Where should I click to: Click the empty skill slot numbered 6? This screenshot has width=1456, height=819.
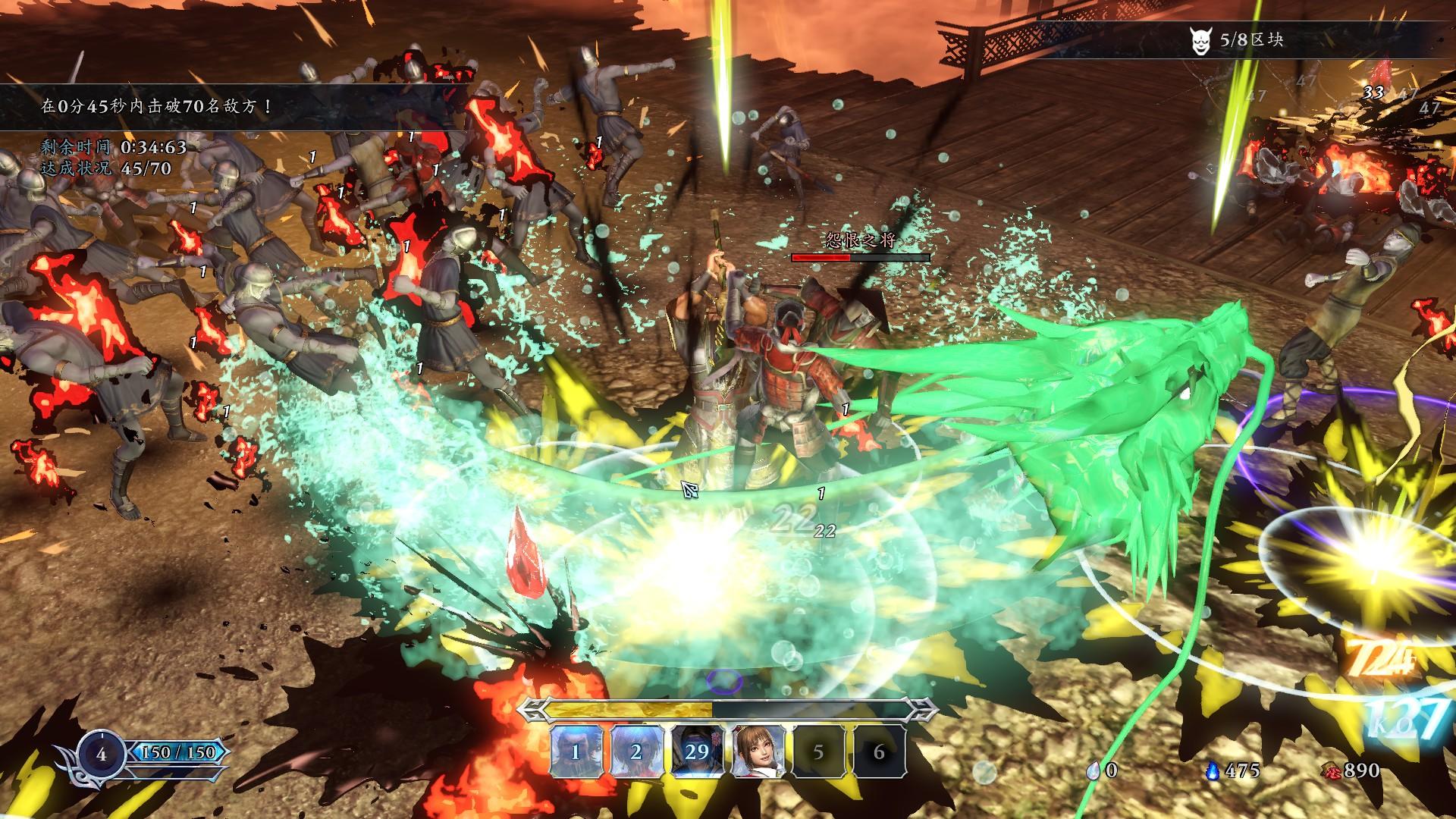tap(879, 752)
